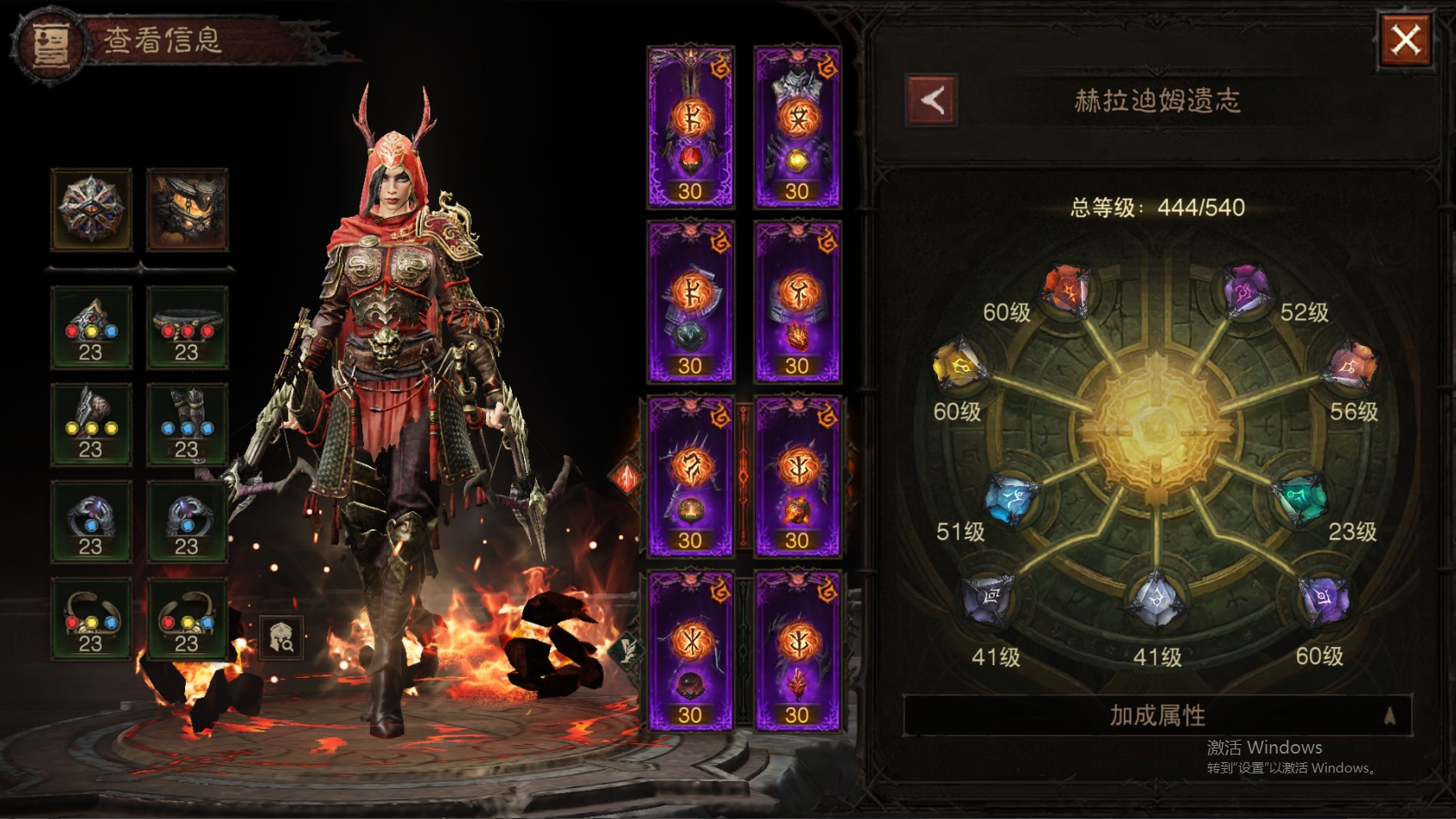Go back from Helliquary legacy panel
This screenshot has height=819, width=1456.
(932, 101)
